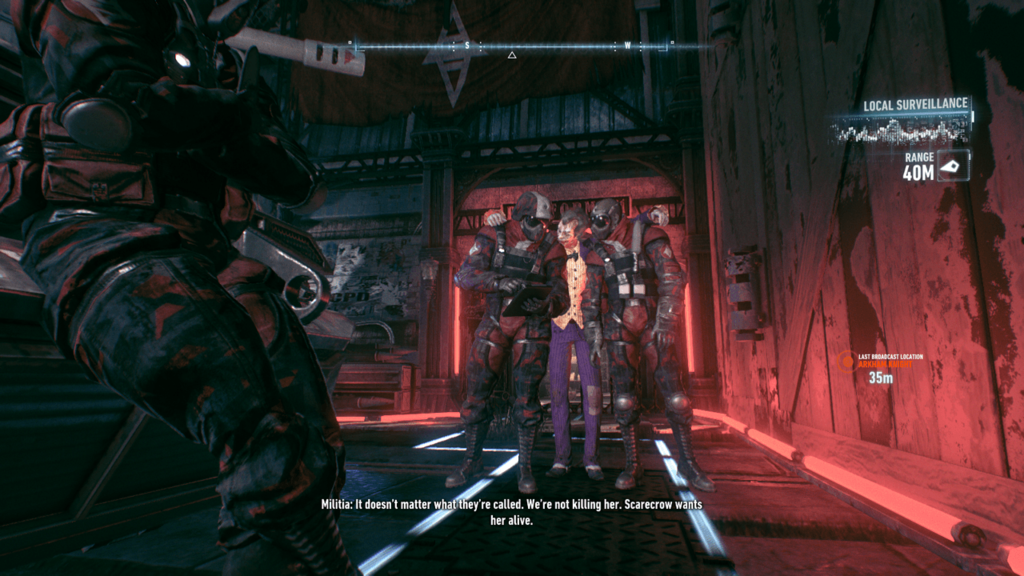Click the range tracker device icon
This screenshot has width=1024, height=576.
(954, 165)
